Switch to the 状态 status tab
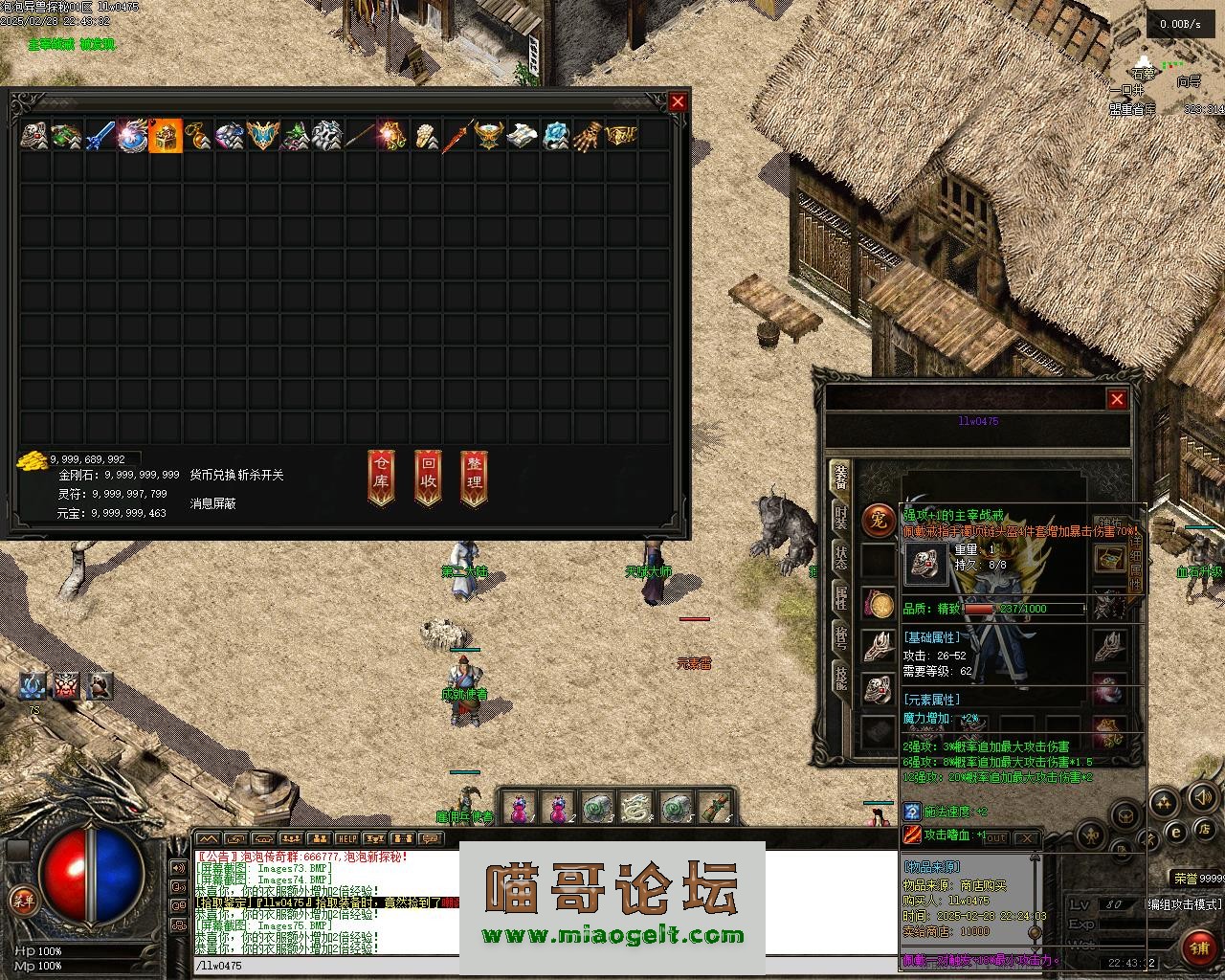1225x980 pixels. (x=839, y=557)
